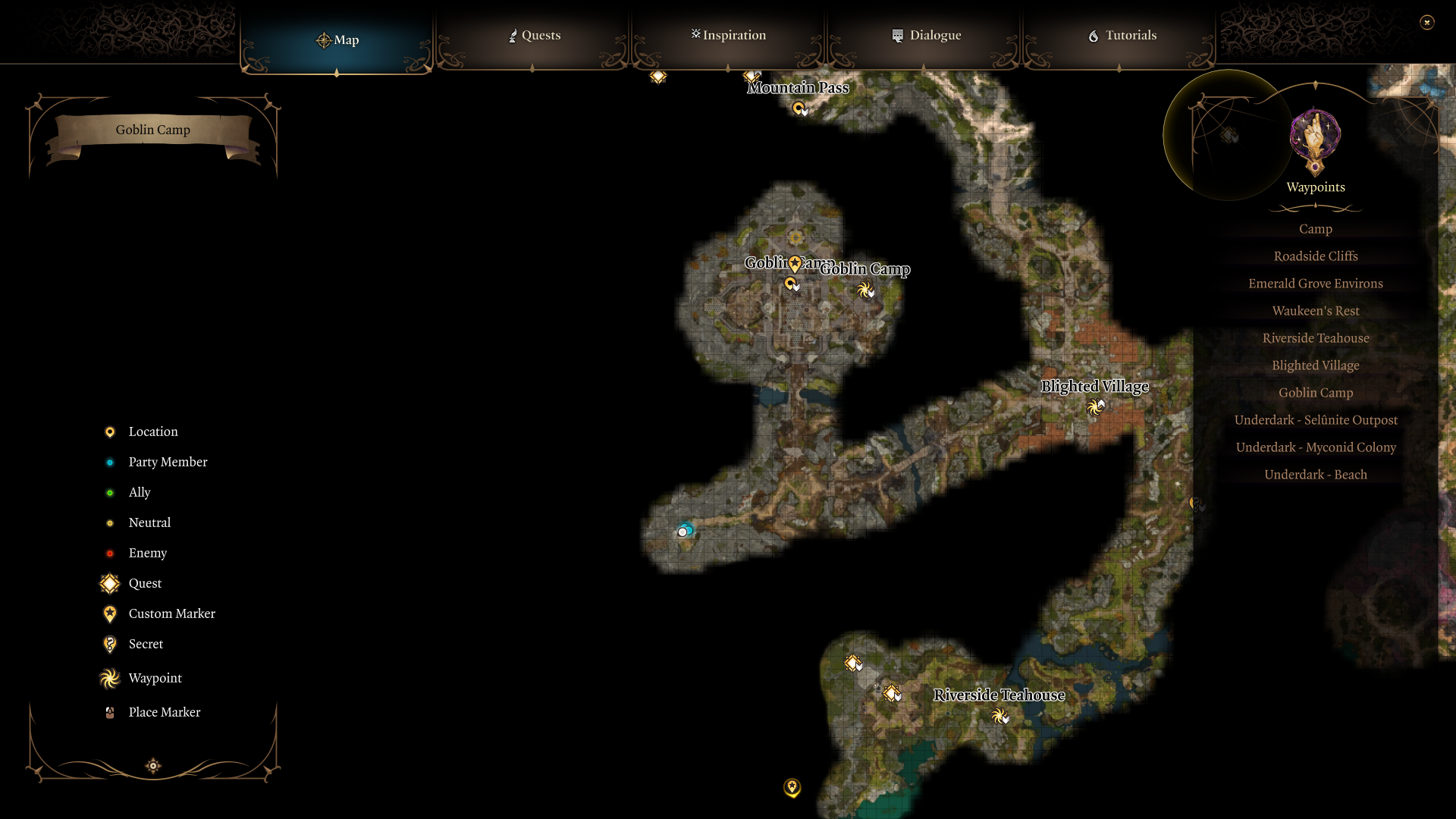
Task: Click the location pin at Mountain Pass
Action: pos(798,108)
